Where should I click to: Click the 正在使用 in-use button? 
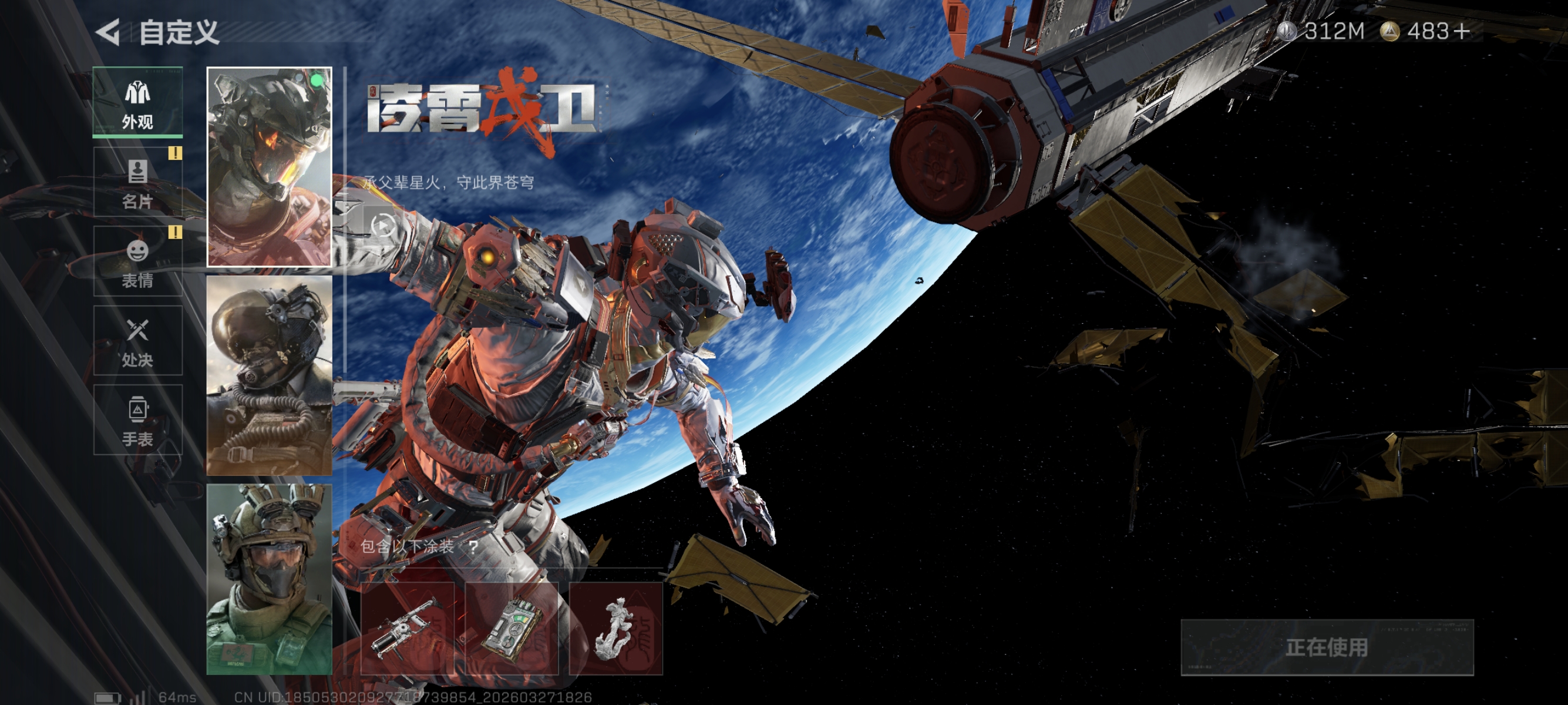pos(1327,647)
